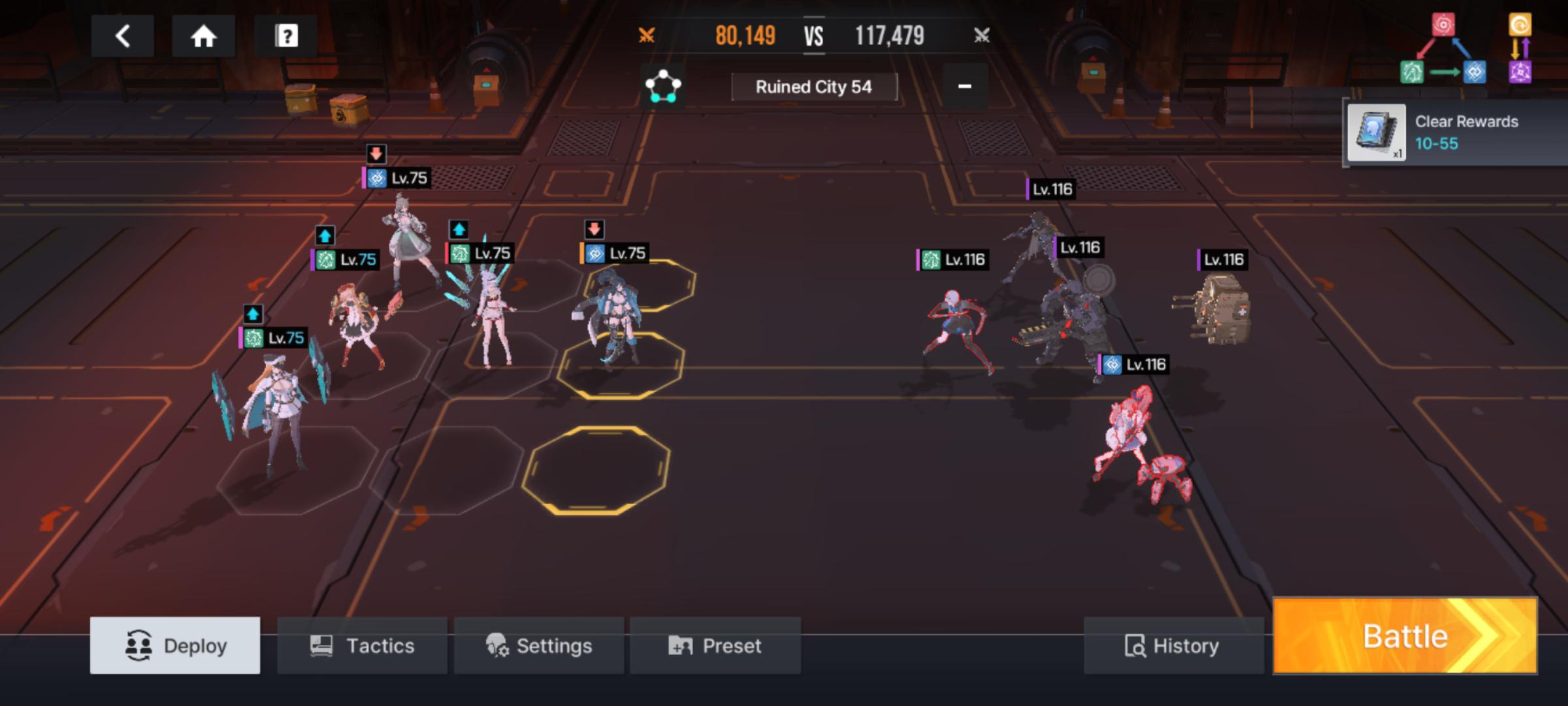This screenshot has width=1568, height=706.
Task: Return to the home screen
Action: click(x=203, y=36)
